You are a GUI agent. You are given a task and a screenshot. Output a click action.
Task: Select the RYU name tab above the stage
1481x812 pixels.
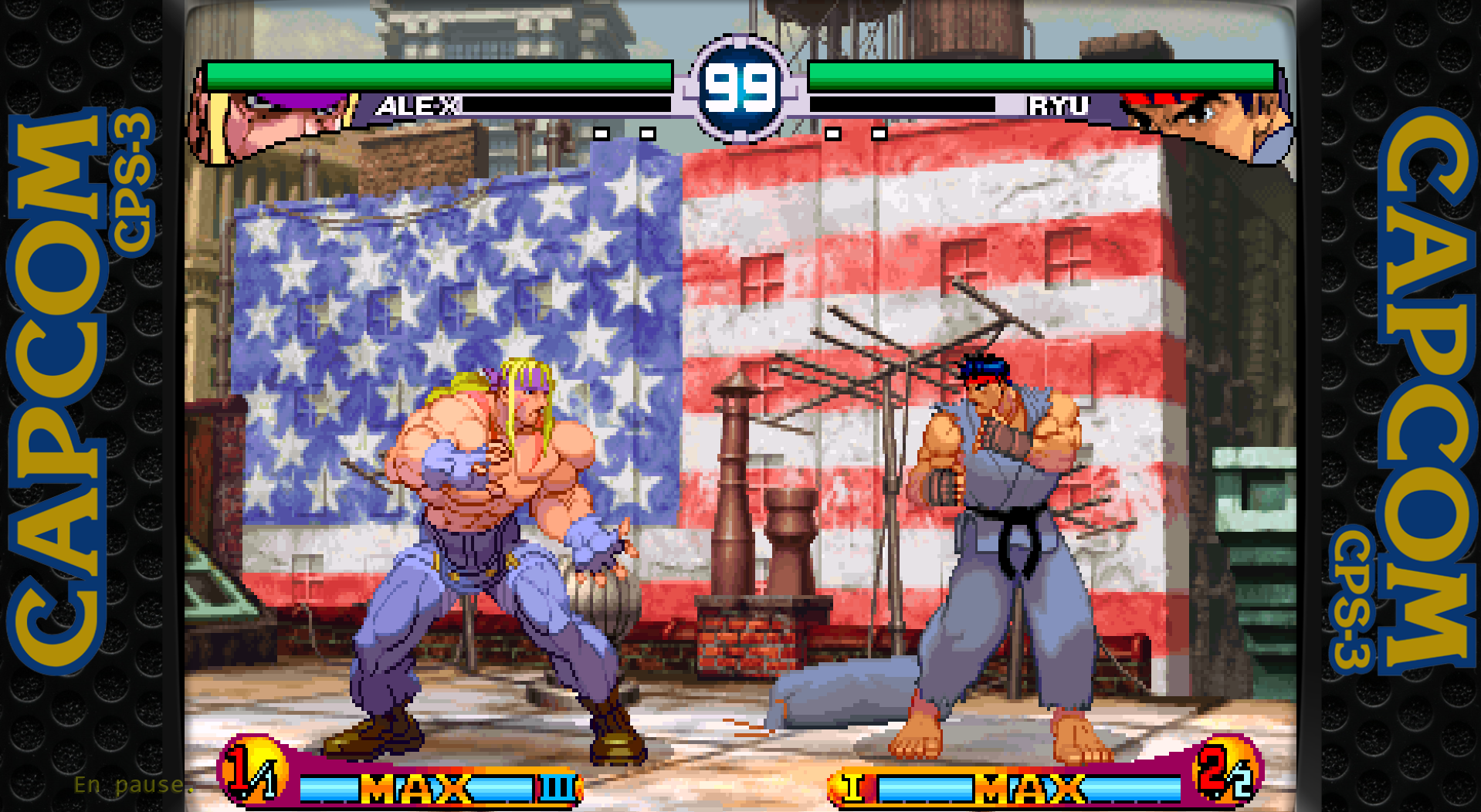click(1058, 107)
